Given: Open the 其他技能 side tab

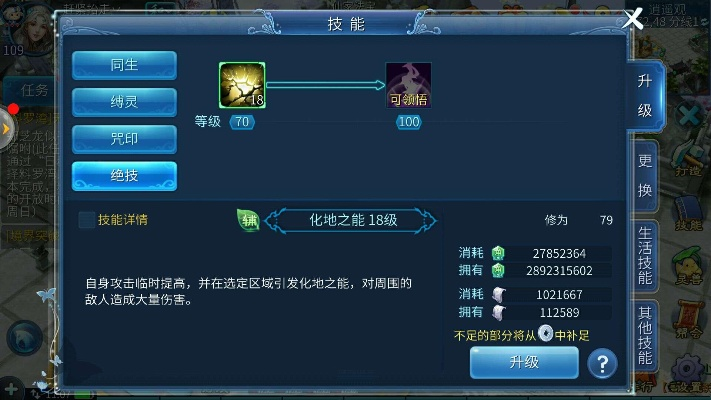Looking at the screenshot, I should coord(645,335).
